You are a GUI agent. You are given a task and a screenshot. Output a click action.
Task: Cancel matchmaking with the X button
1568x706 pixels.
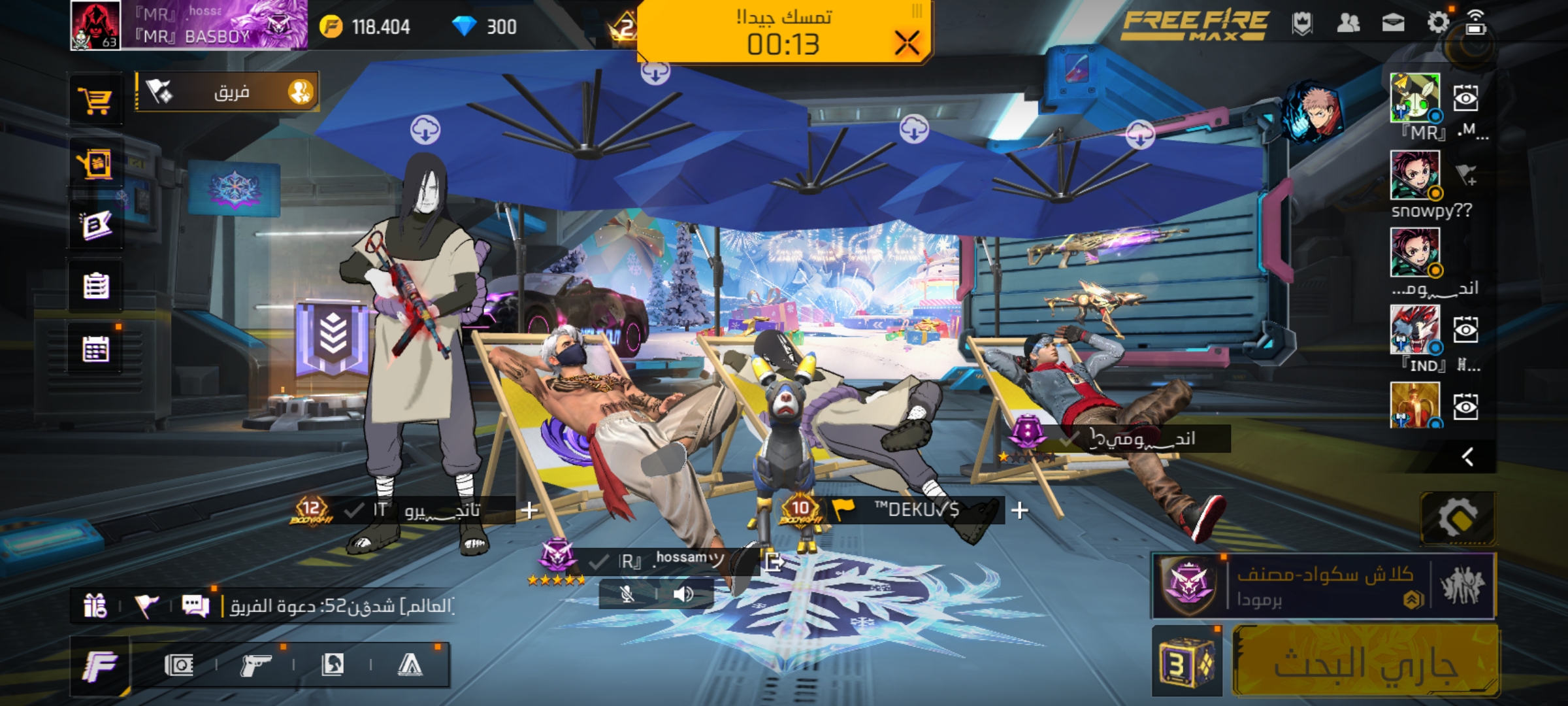click(x=907, y=43)
